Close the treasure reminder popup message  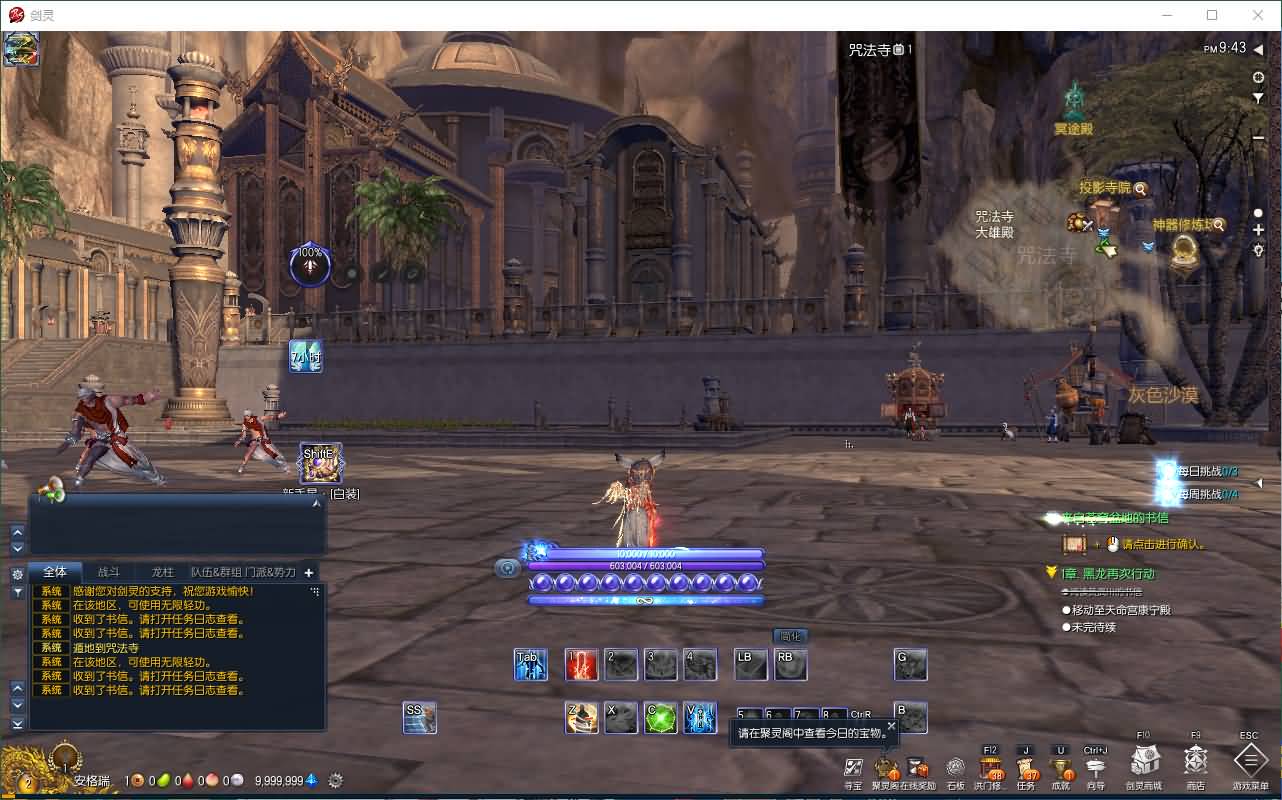(x=891, y=725)
